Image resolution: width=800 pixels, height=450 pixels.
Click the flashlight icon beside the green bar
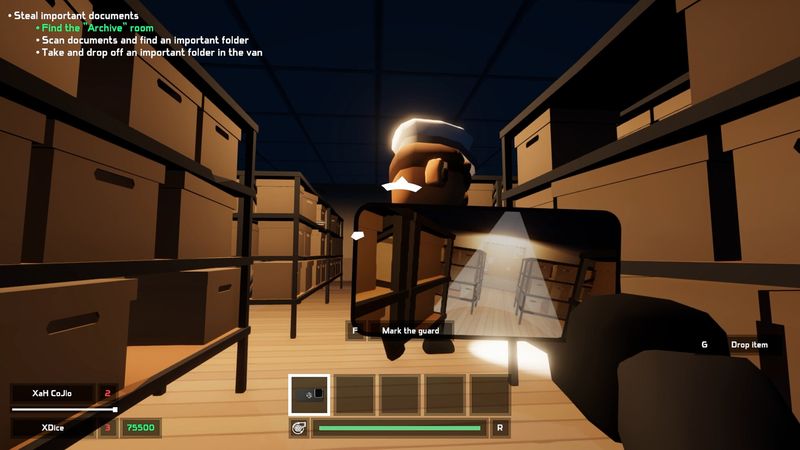298,428
